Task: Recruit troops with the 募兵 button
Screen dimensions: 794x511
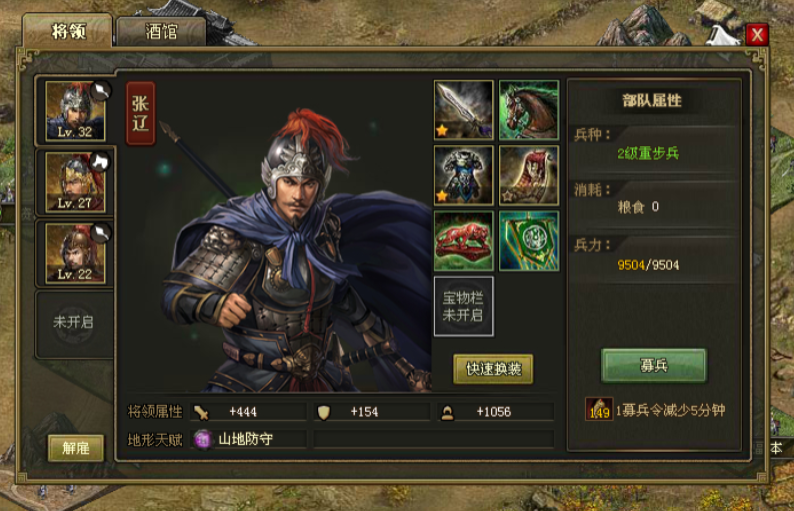Action: 654,365
